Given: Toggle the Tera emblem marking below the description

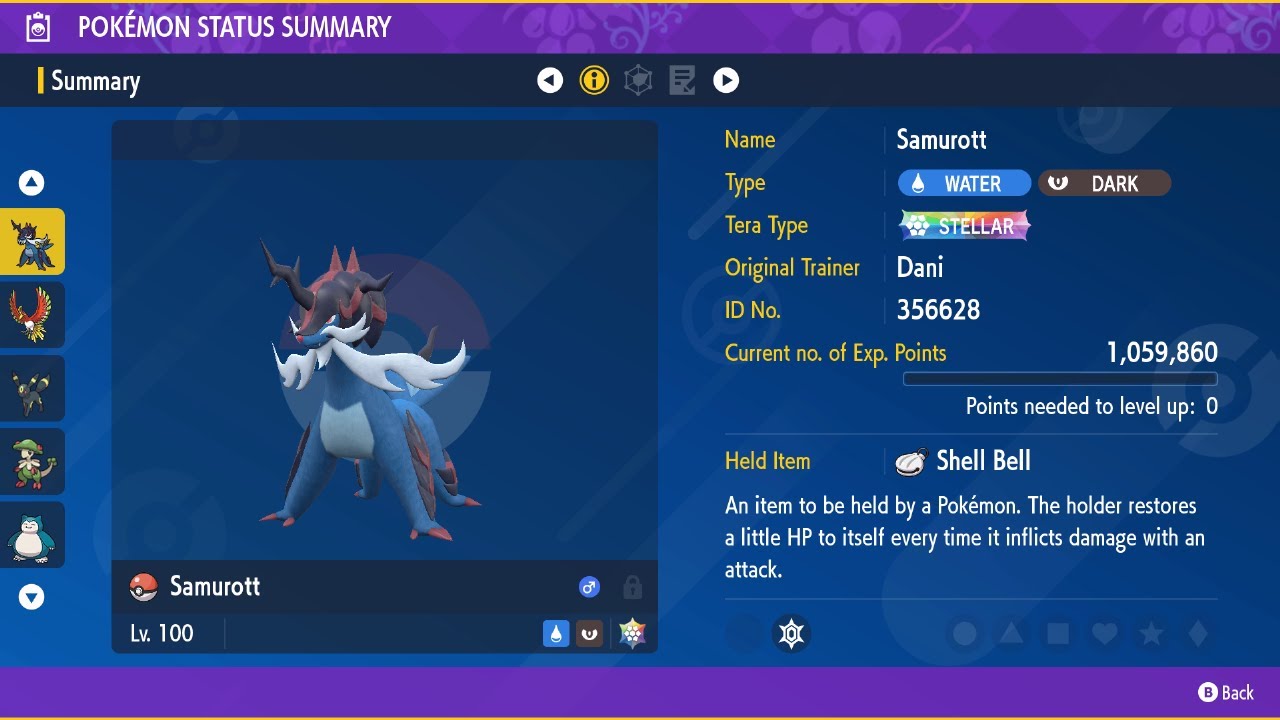Looking at the screenshot, I should tap(791, 633).
